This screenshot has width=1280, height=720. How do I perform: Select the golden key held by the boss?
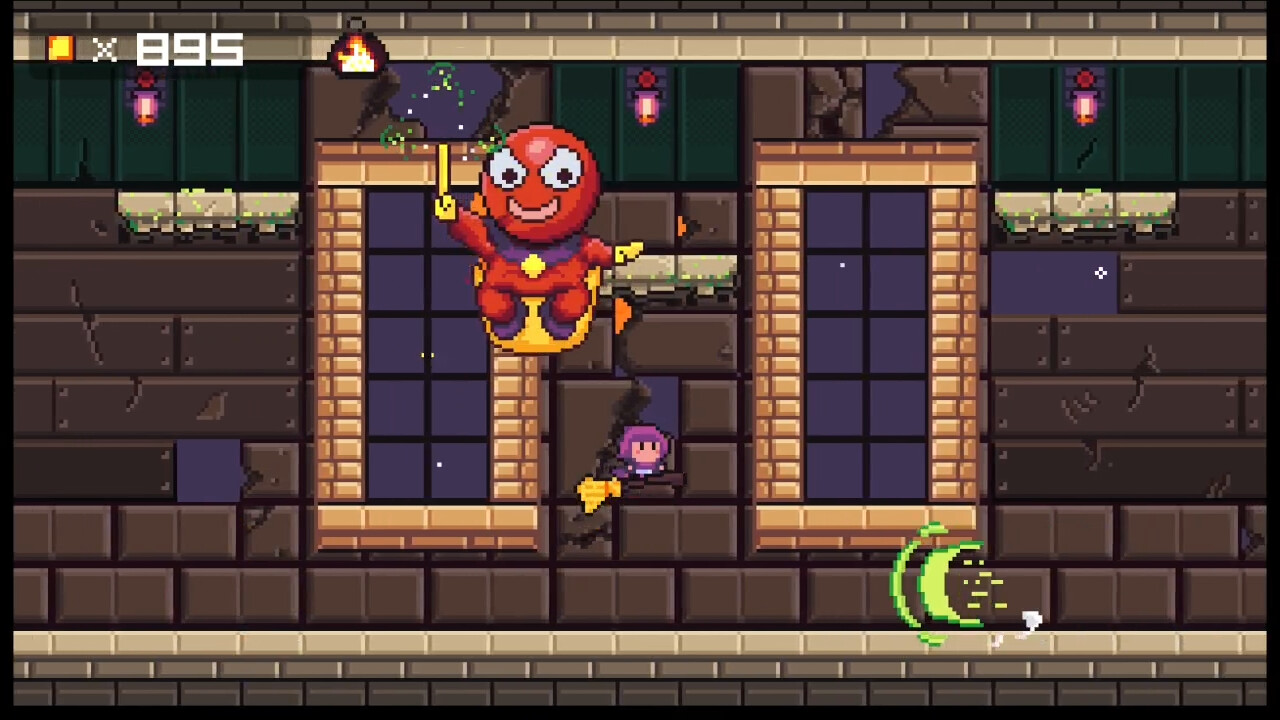[x=443, y=180]
